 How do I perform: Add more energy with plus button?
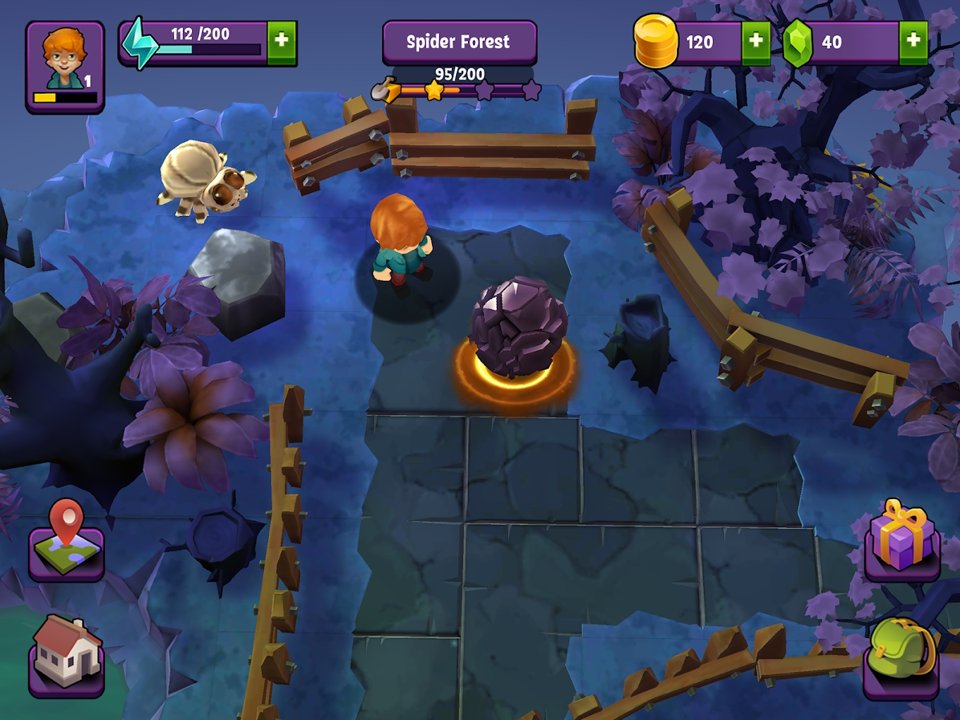pyautogui.click(x=281, y=42)
